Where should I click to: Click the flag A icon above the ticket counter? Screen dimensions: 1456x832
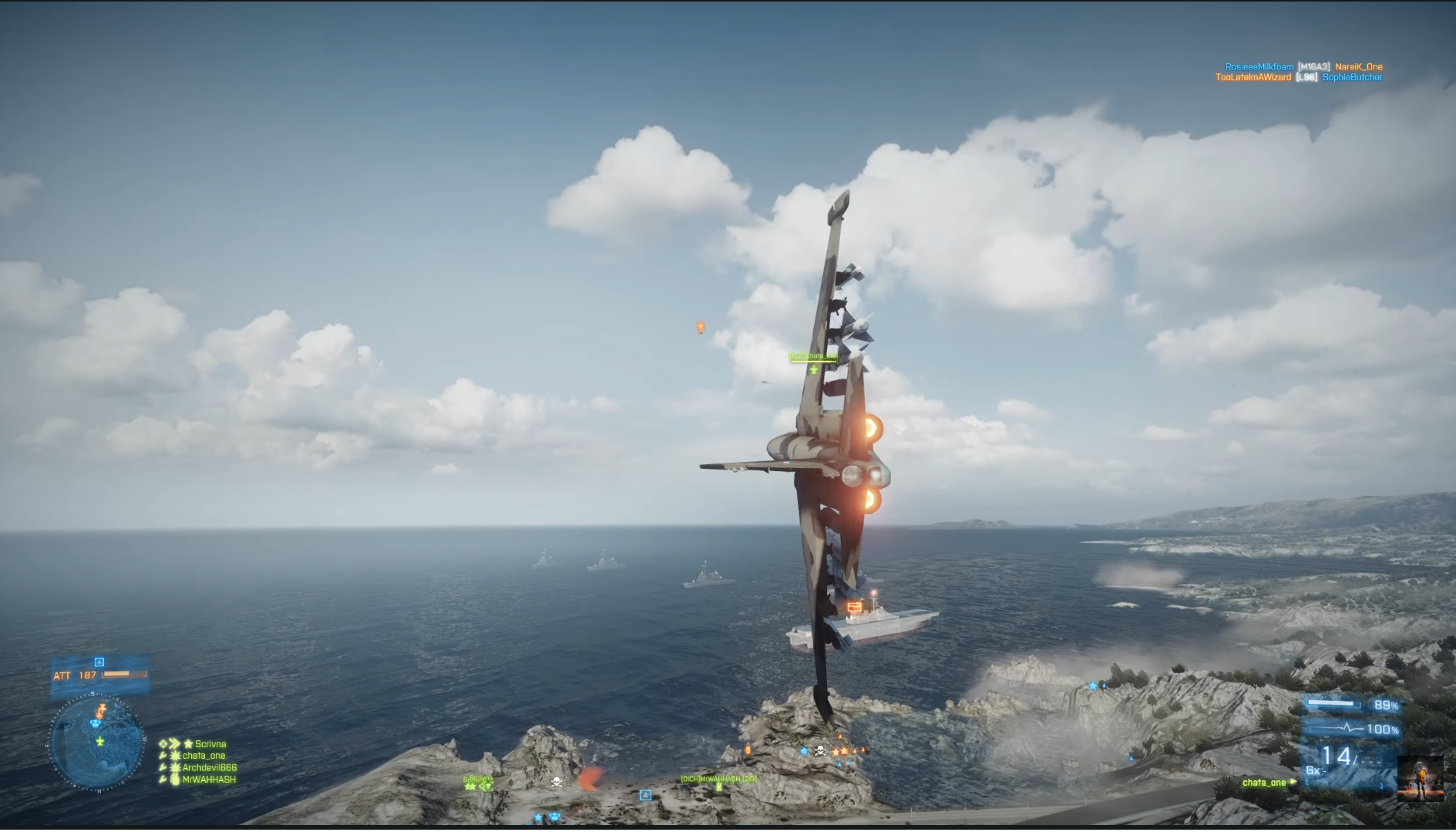click(x=99, y=662)
